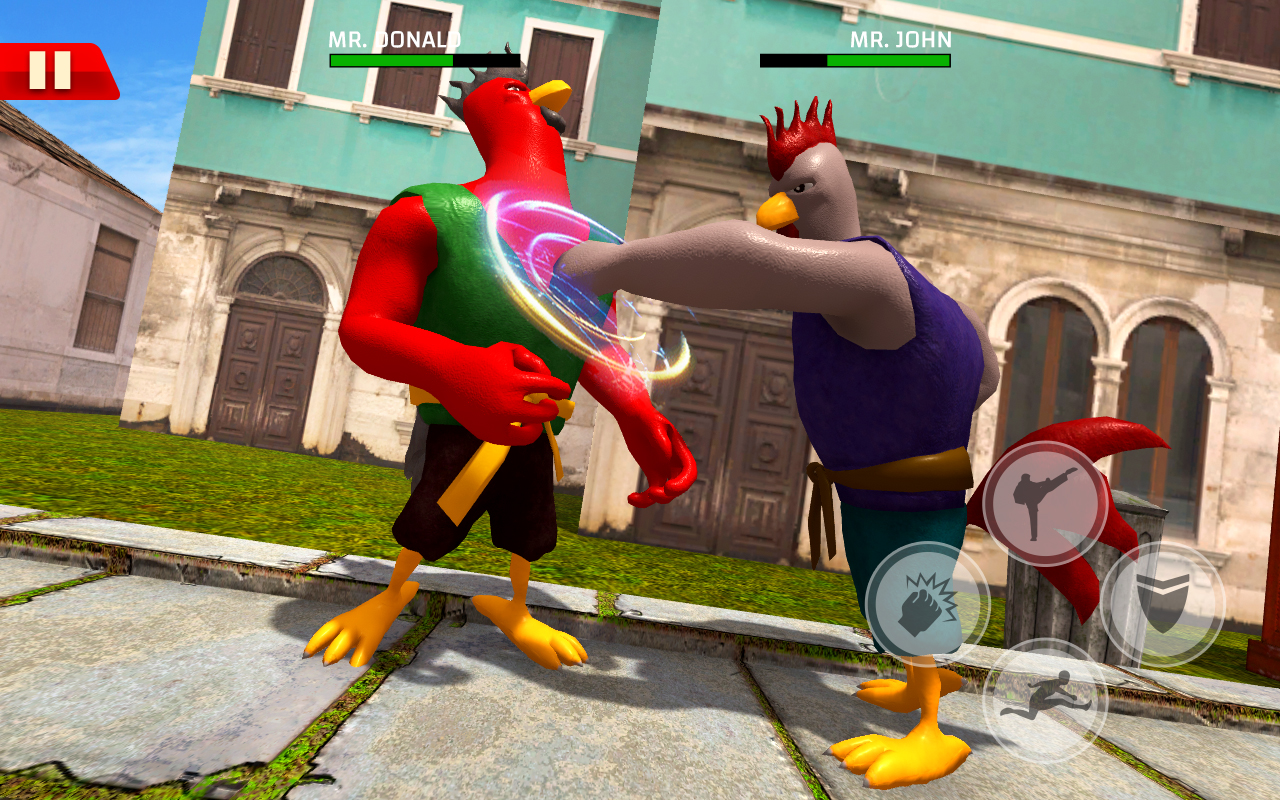This screenshot has height=800, width=1280.
Task: Select the MR. JOHN name label
Action: coord(900,40)
